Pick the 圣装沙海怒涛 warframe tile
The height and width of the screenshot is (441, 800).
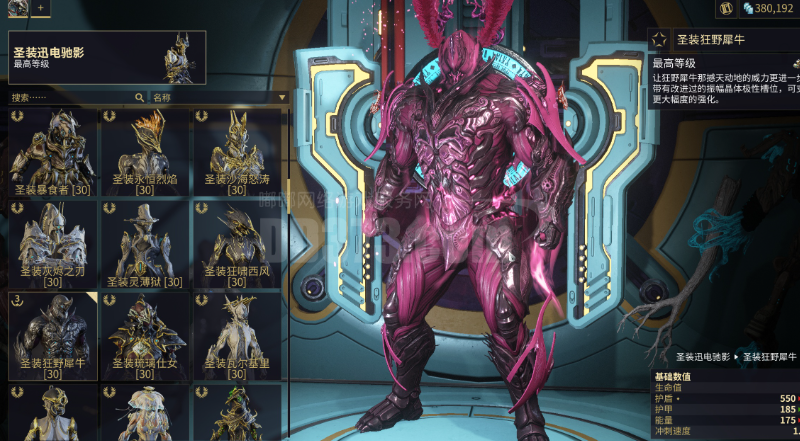click(x=237, y=152)
